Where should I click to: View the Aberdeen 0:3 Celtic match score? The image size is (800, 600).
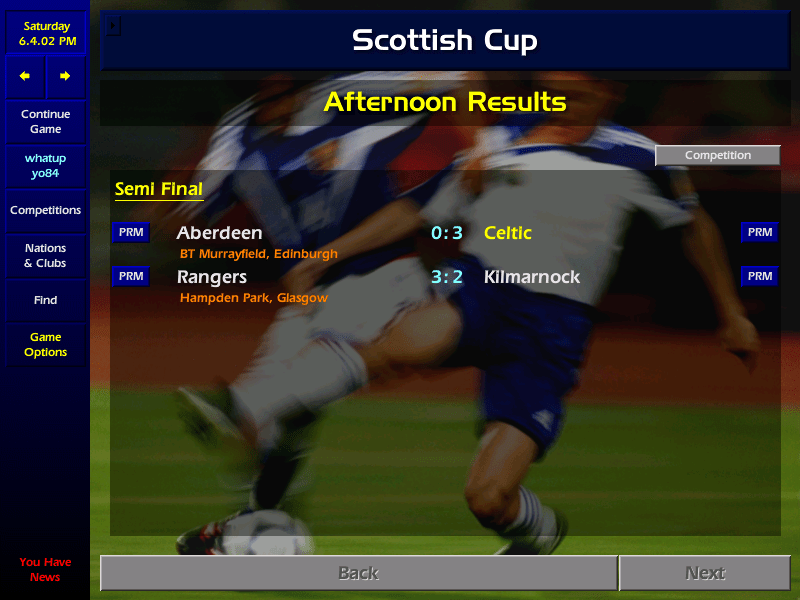[447, 233]
